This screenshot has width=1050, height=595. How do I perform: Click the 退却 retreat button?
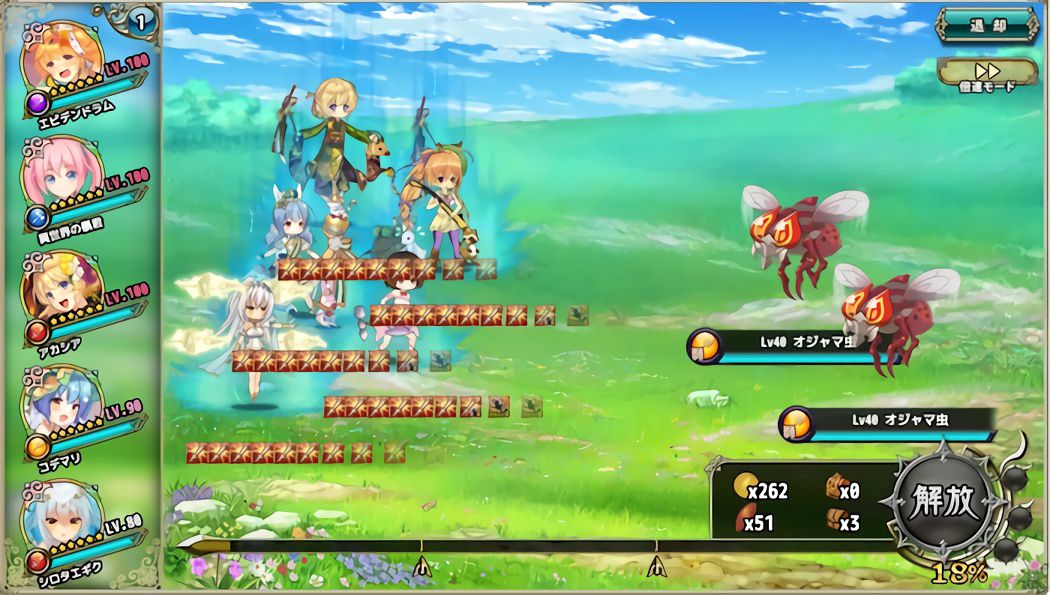(x=988, y=26)
